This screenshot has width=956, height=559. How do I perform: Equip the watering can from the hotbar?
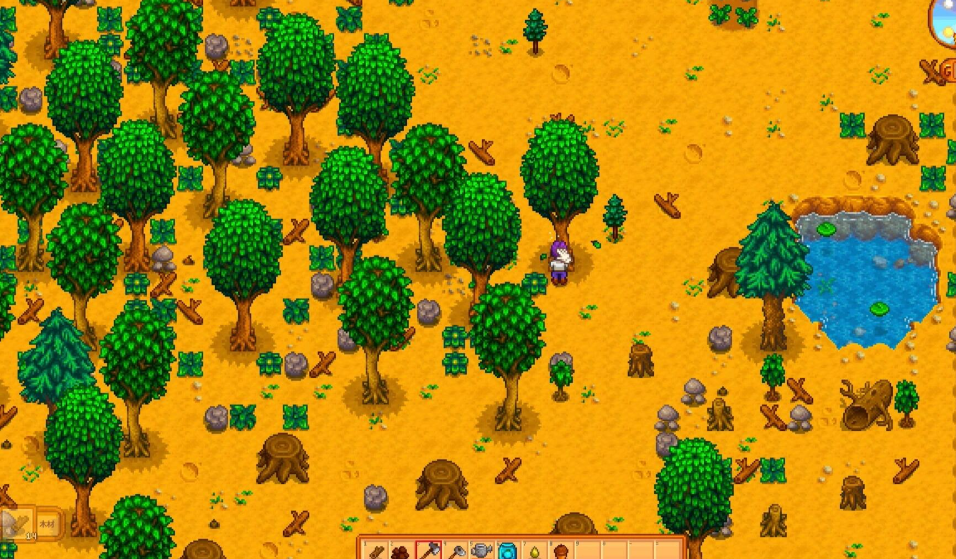pos(481,551)
